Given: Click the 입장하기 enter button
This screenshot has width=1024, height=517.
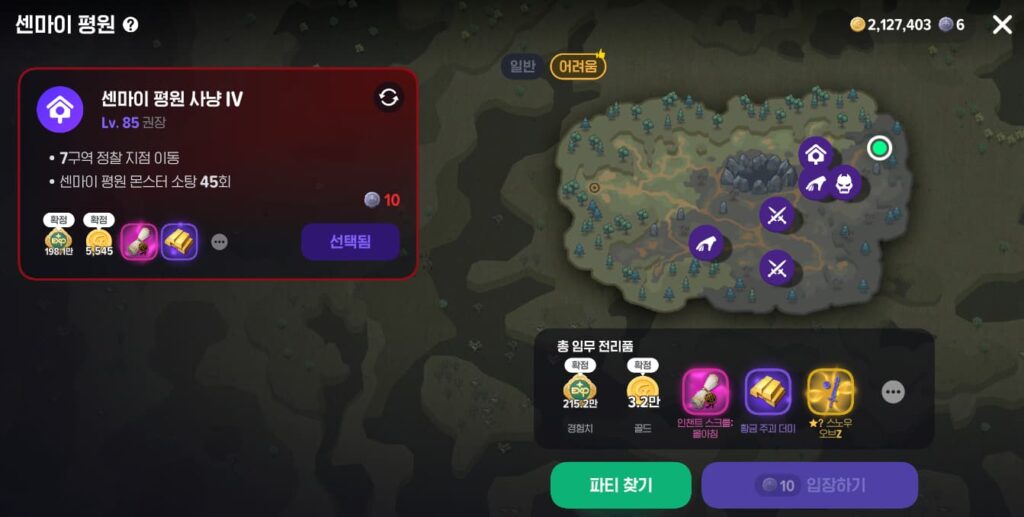Looking at the screenshot, I should 809,485.
